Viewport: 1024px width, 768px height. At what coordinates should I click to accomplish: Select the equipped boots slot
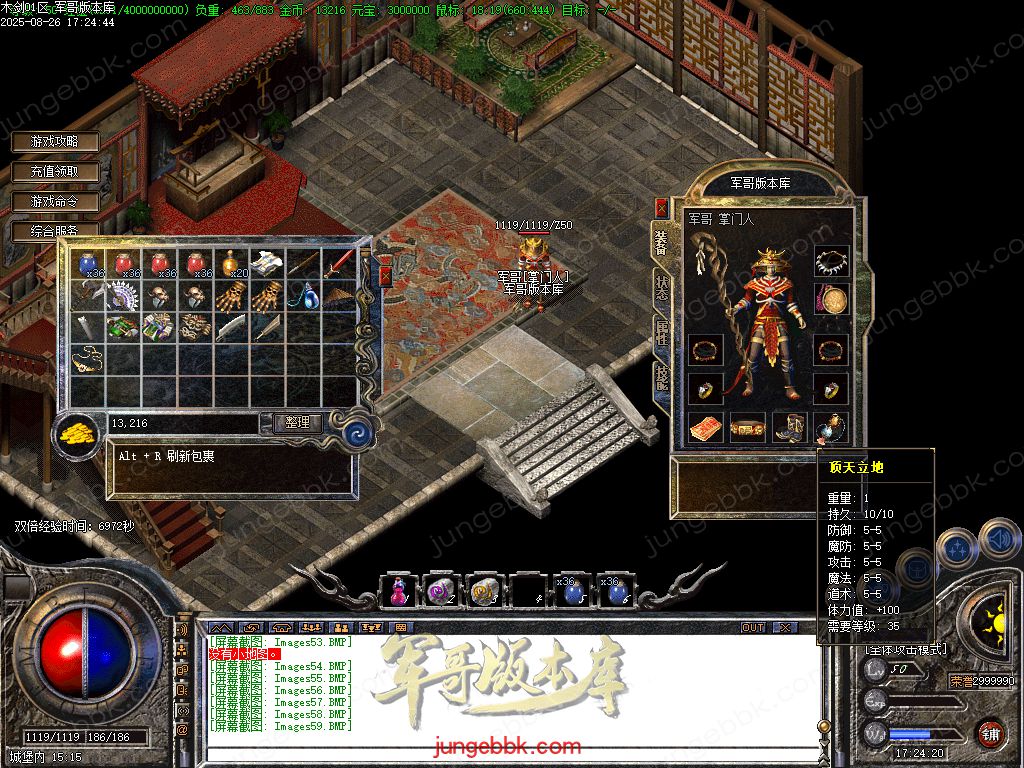click(x=789, y=428)
